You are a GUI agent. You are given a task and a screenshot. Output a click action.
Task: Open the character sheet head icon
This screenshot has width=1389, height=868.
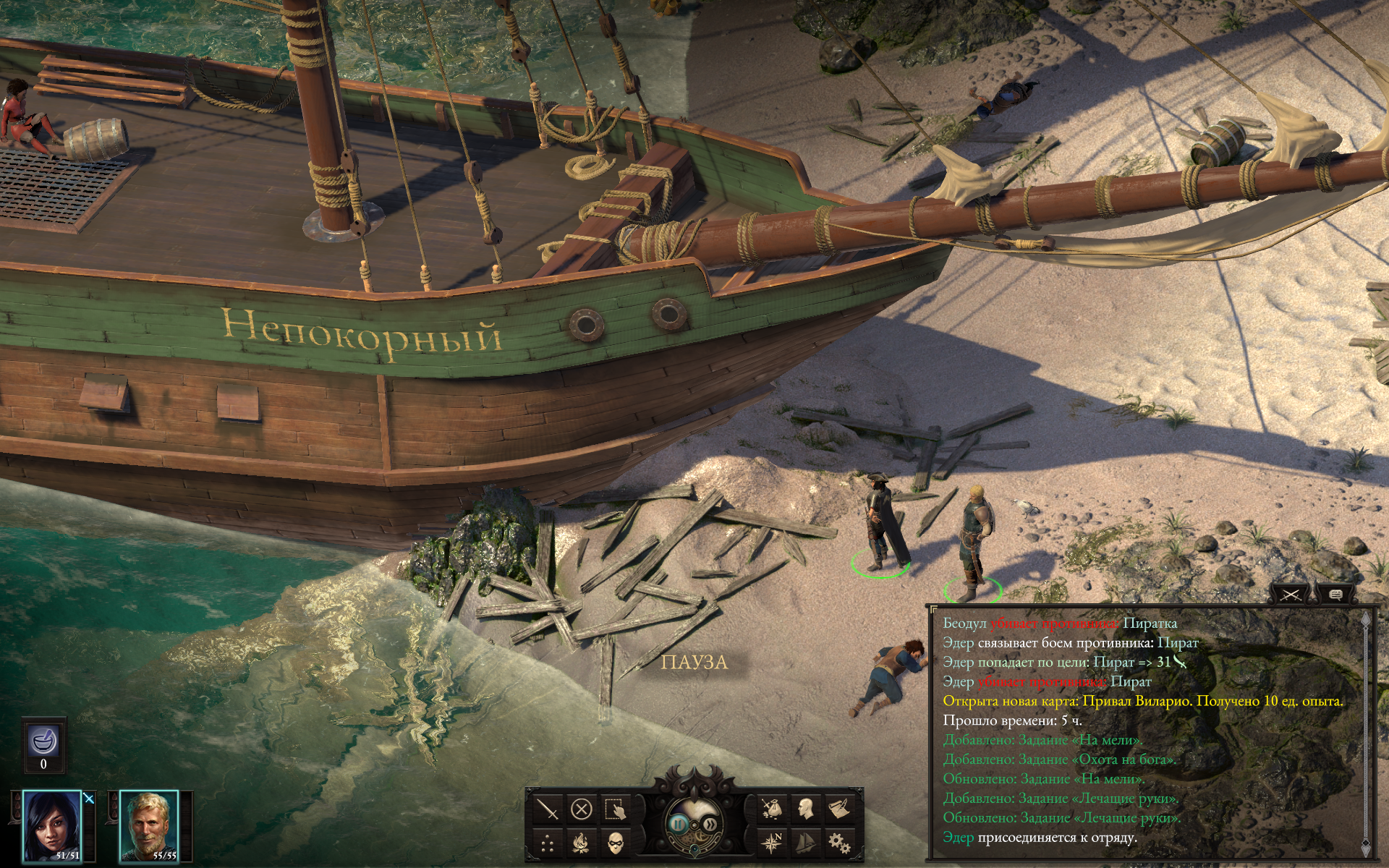(805, 809)
